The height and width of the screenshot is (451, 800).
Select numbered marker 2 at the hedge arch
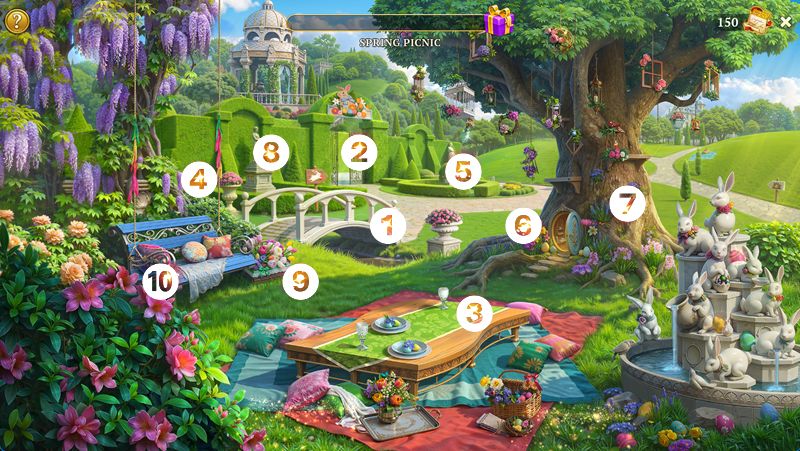[358, 152]
